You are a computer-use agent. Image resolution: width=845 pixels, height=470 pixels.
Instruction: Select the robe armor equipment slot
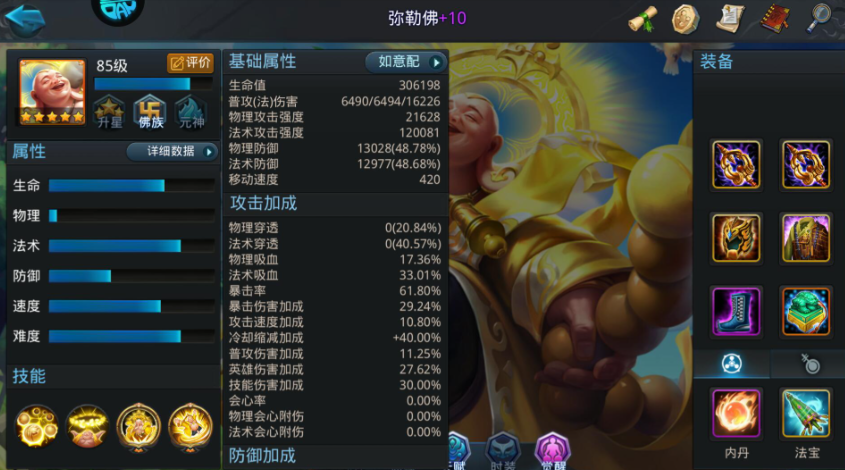click(805, 237)
